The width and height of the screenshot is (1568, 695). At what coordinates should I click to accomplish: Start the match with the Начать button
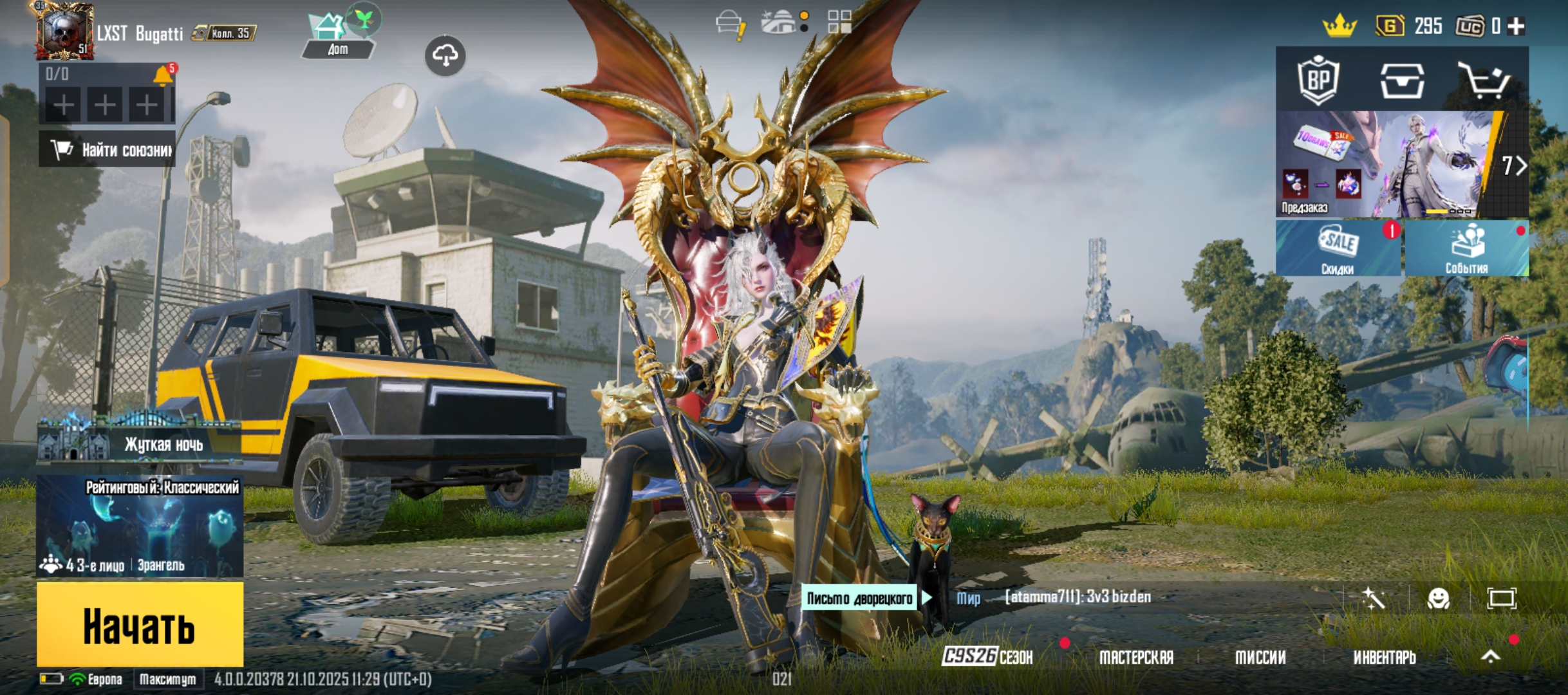(x=140, y=624)
